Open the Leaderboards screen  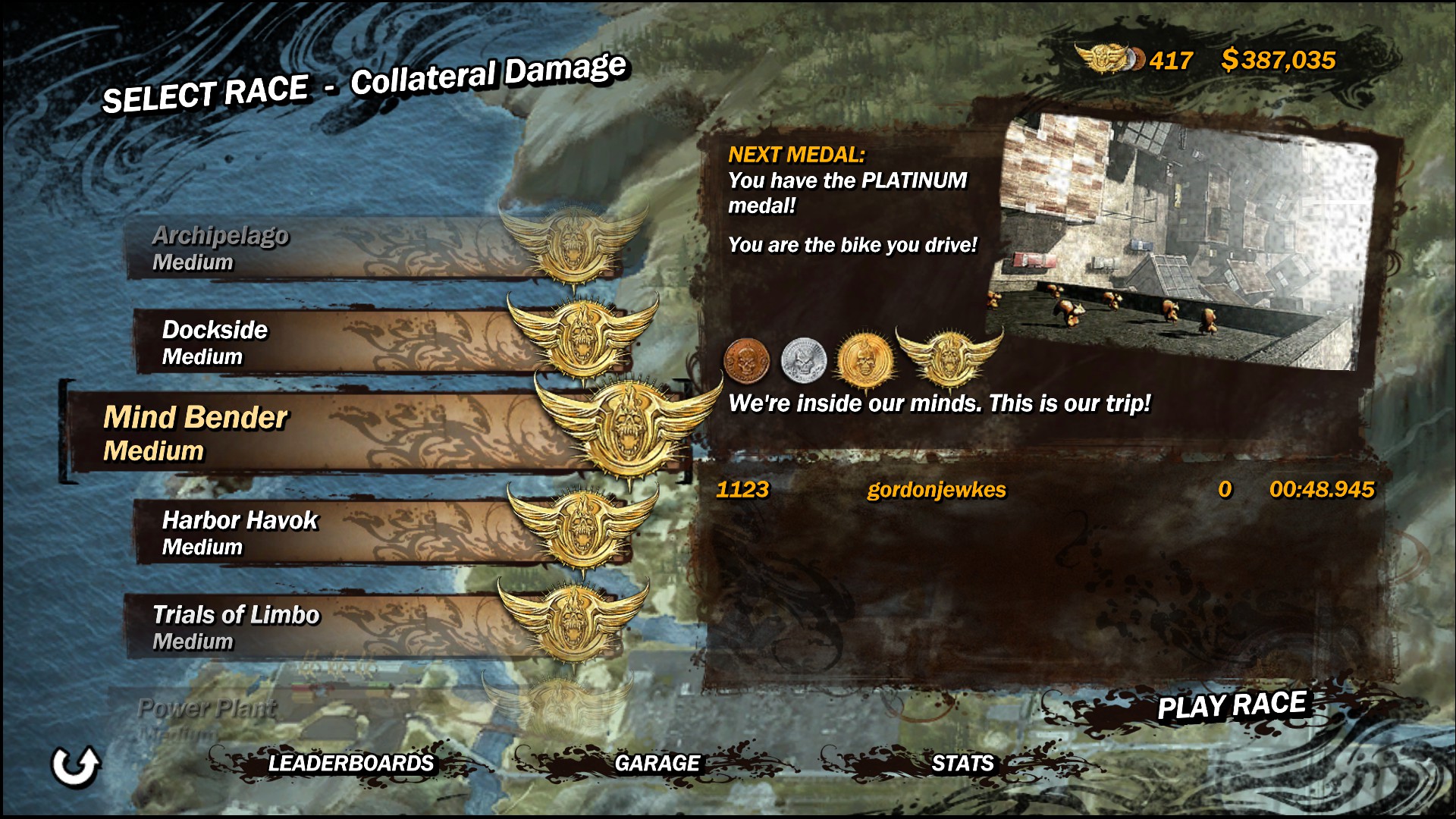350,763
